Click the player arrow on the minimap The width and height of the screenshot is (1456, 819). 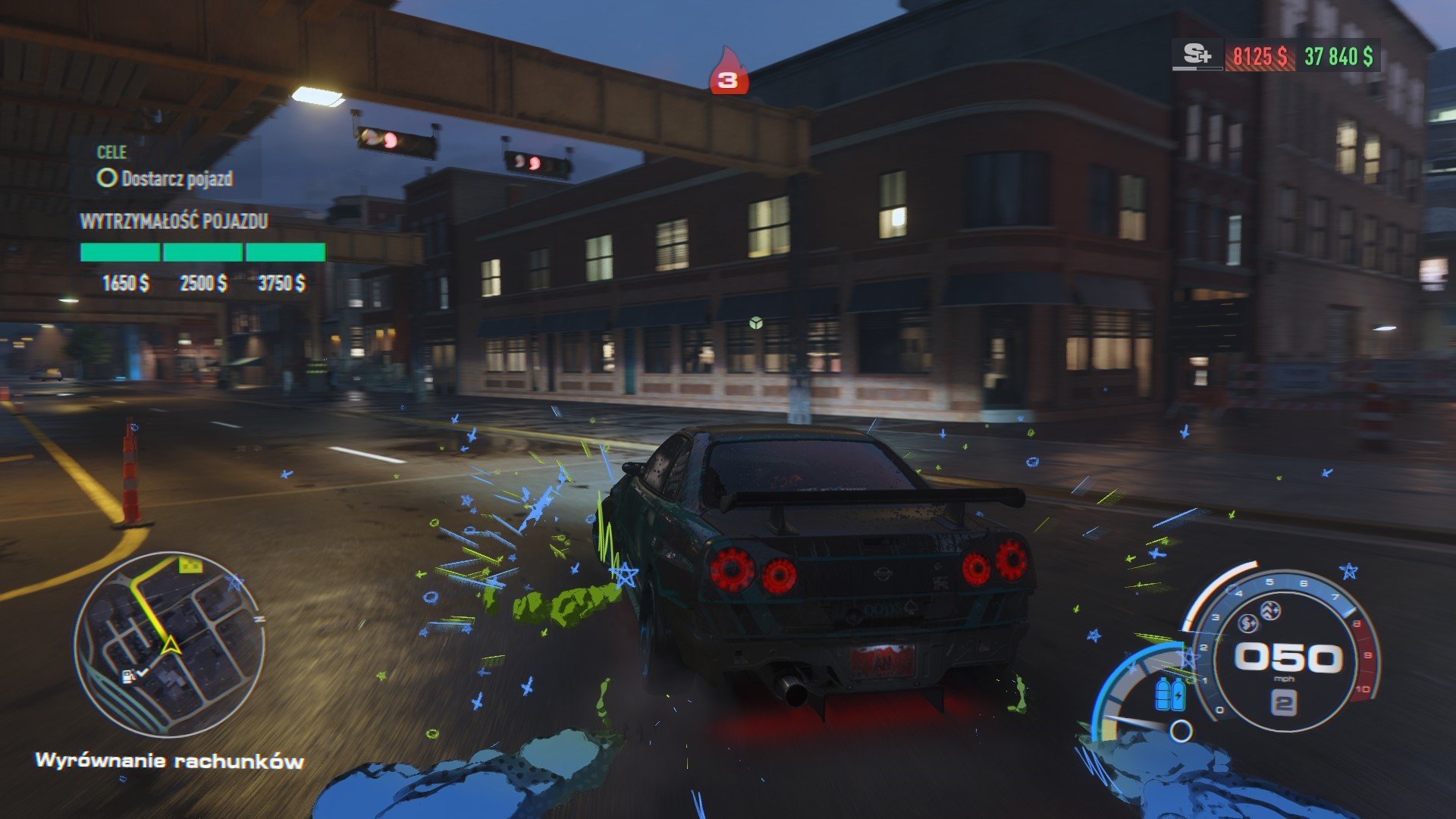click(x=171, y=645)
